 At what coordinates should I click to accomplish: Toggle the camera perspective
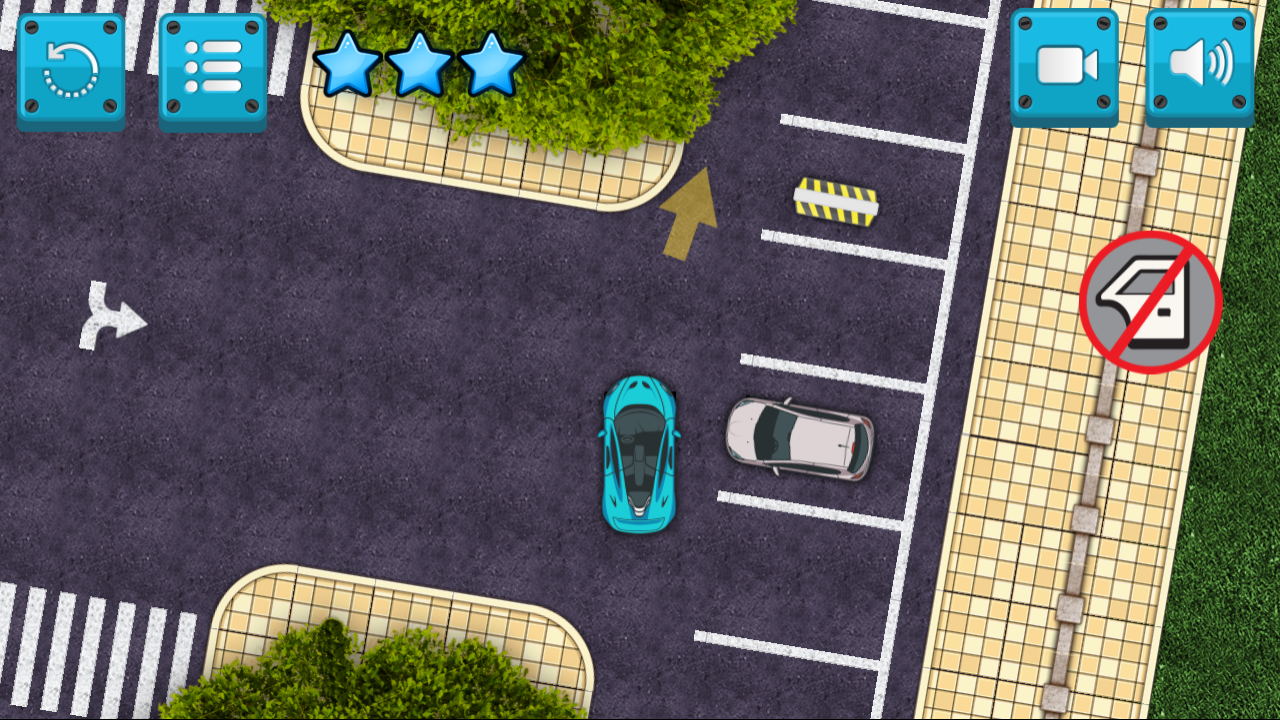pyautogui.click(x=1063, y=65)
